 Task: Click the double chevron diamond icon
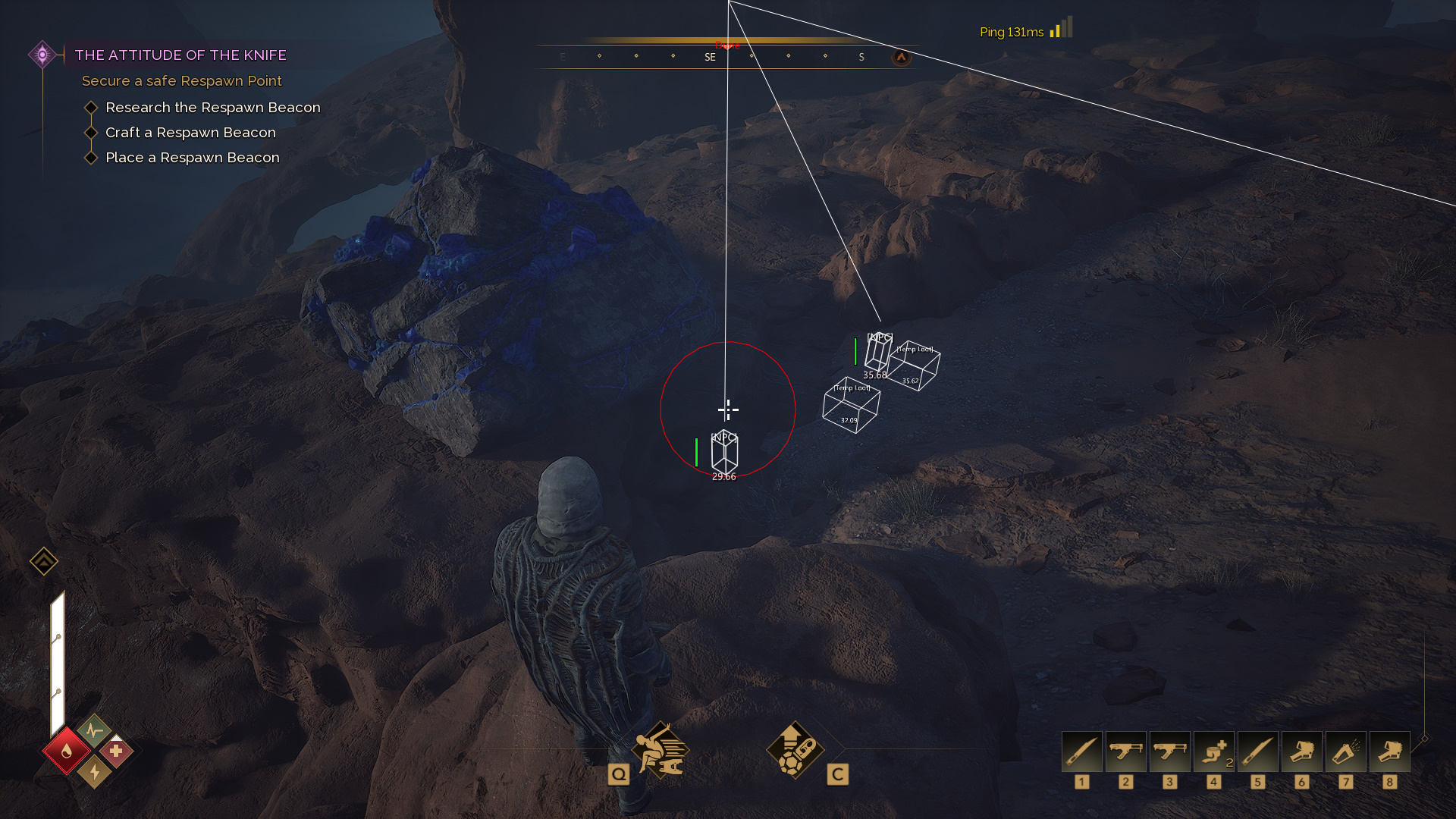pos(44,562)
